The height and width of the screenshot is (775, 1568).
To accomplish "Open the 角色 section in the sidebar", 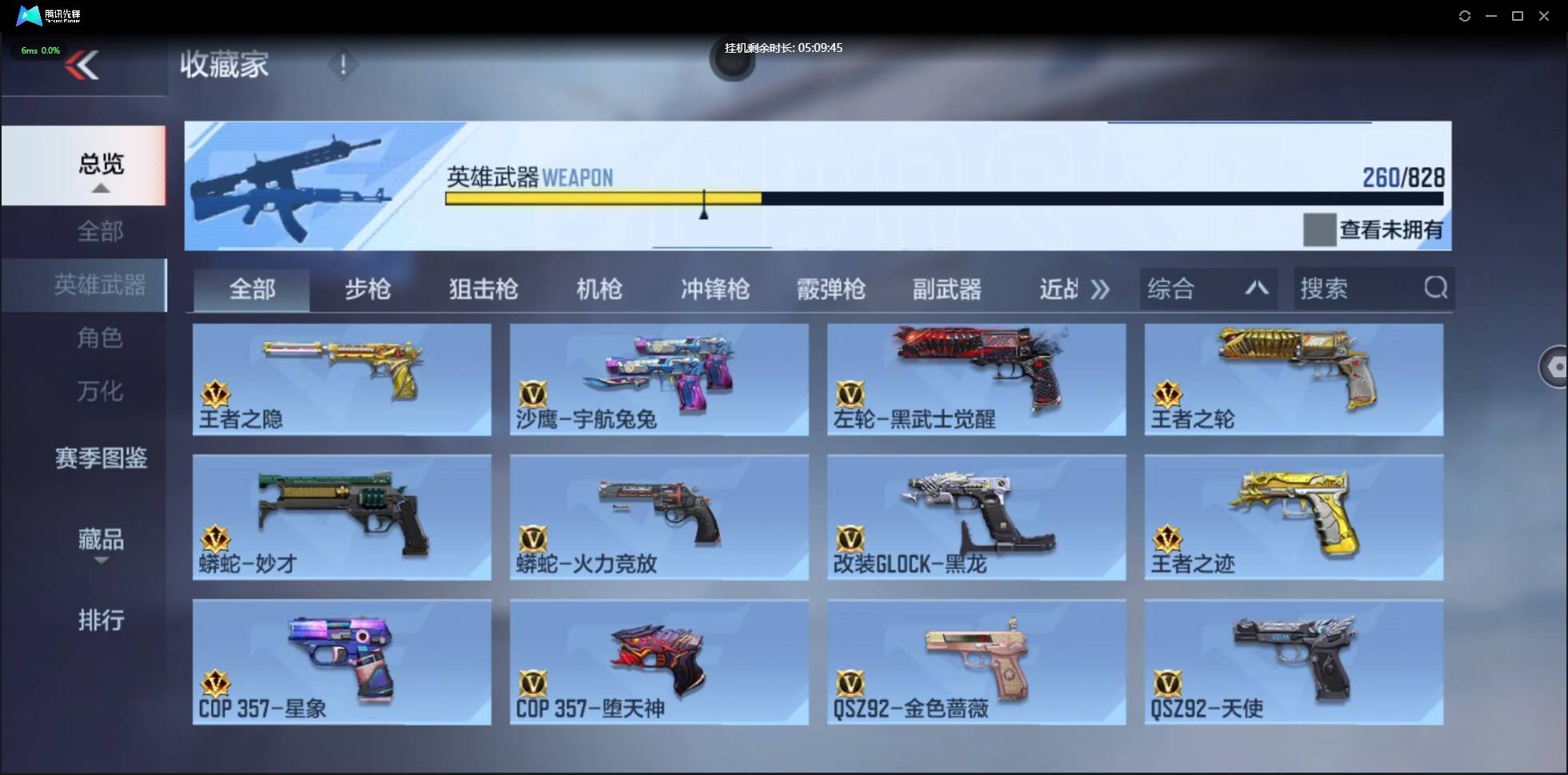I will (x=101, y=338).
